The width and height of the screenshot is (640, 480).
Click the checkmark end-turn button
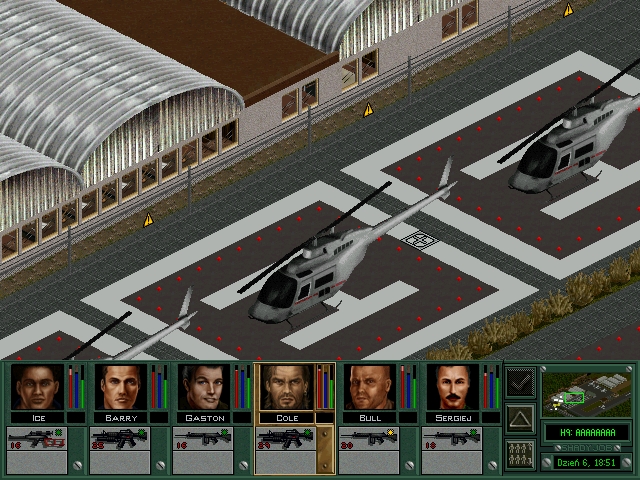pyautogui.click(x=520, y=382)
